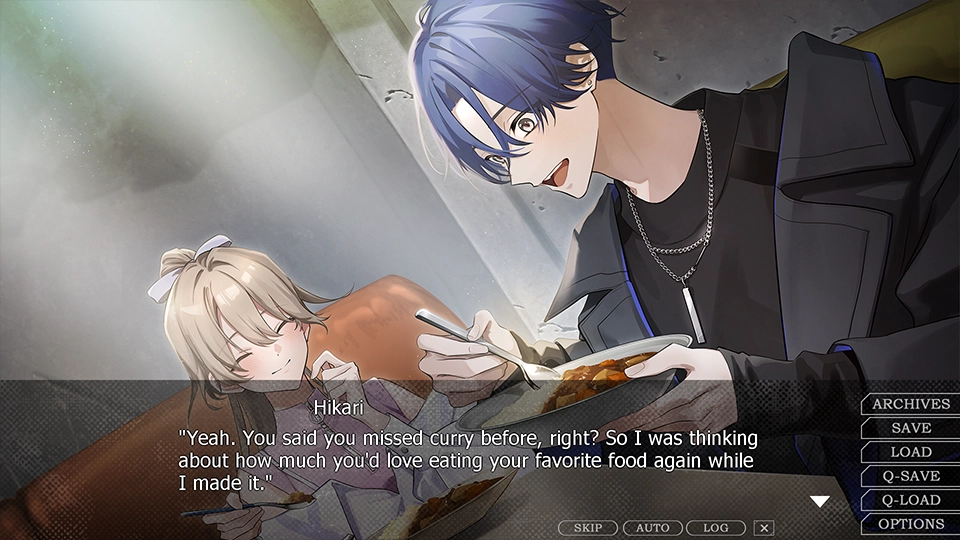Activate the Skip button
This screenshot has width=960, height=540.
[x=588, y=527]
